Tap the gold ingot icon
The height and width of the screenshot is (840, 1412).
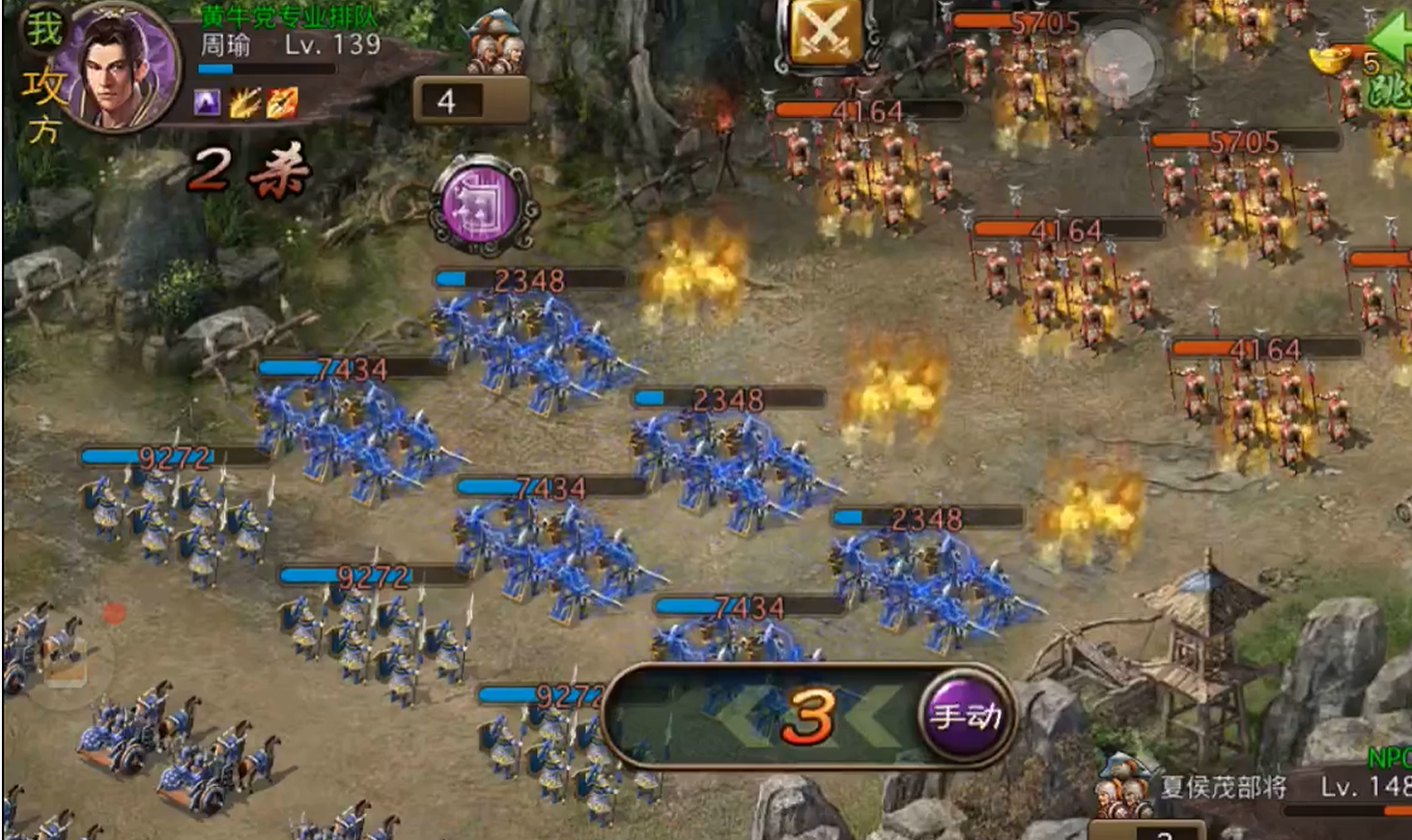click(x=1333, y=60)
